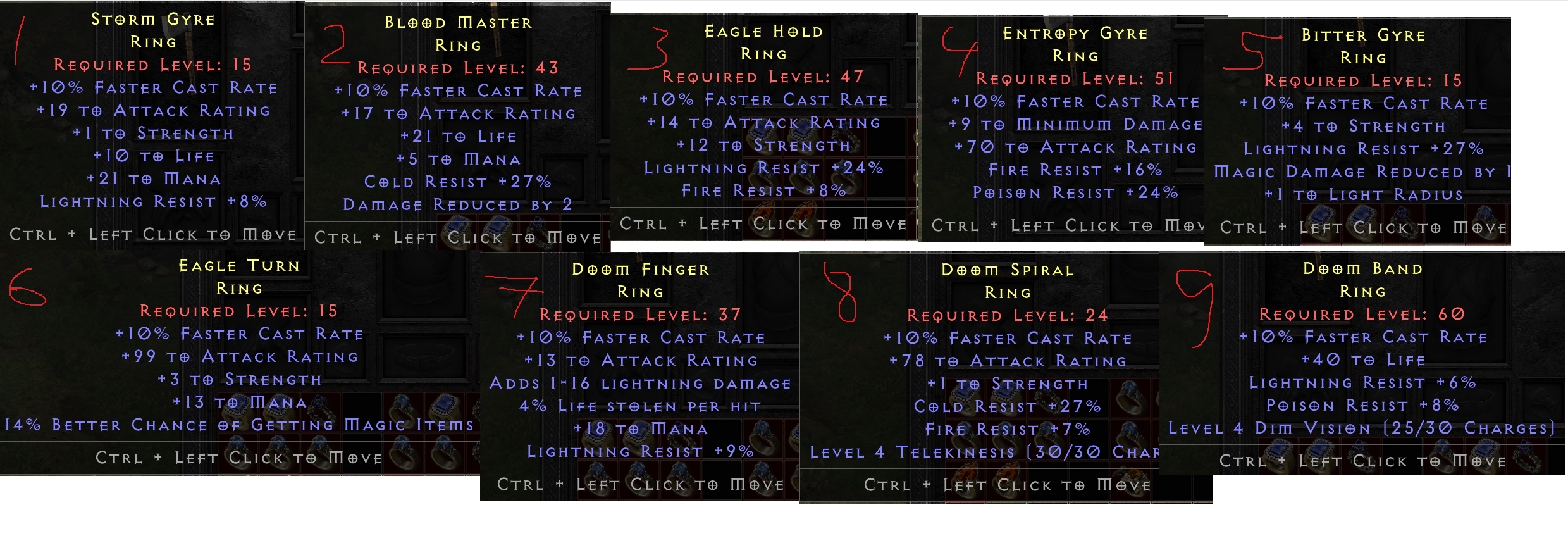This screenshot has height=543, width=1568.
Task: Click the Storm Gyre Ring title
Action: click(x=152, y=20)
